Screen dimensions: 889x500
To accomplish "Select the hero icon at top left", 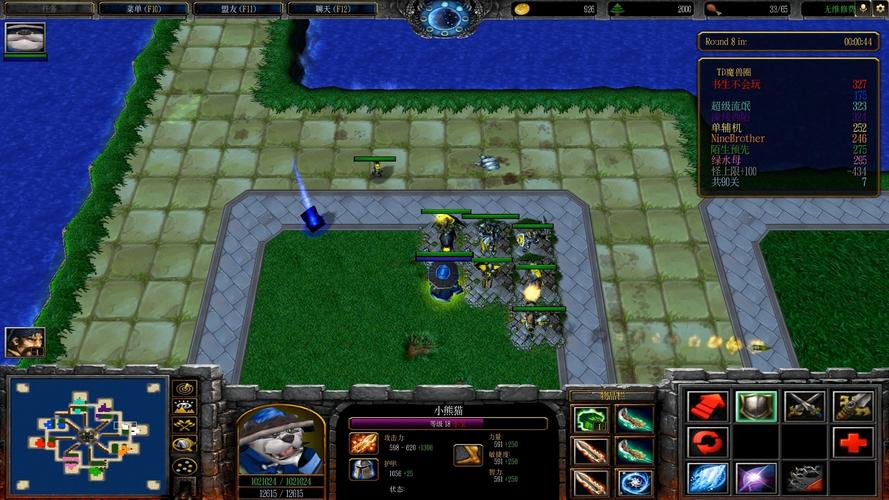I will coord(25,38).
